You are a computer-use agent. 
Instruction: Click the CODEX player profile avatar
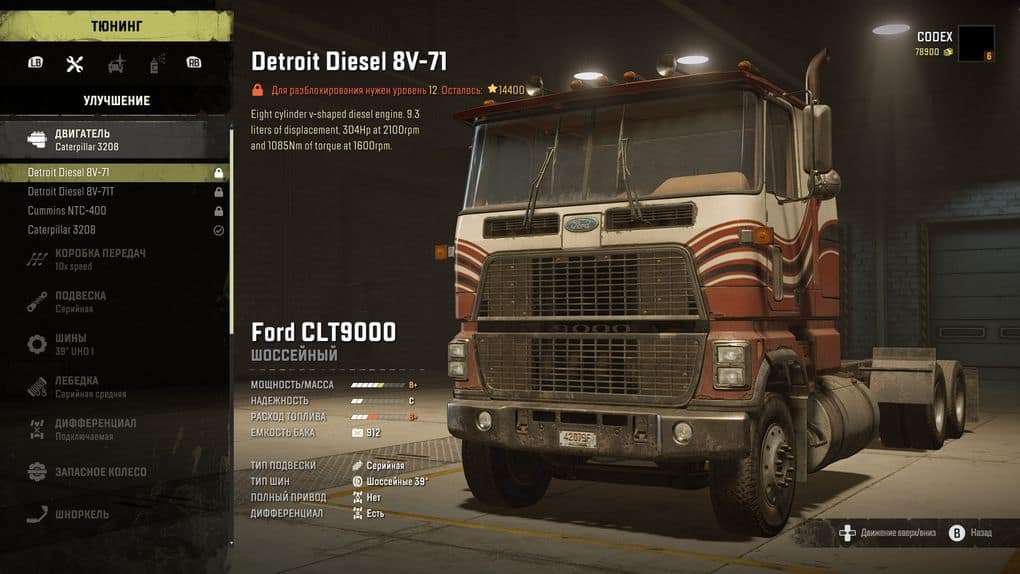coord(975,43)
